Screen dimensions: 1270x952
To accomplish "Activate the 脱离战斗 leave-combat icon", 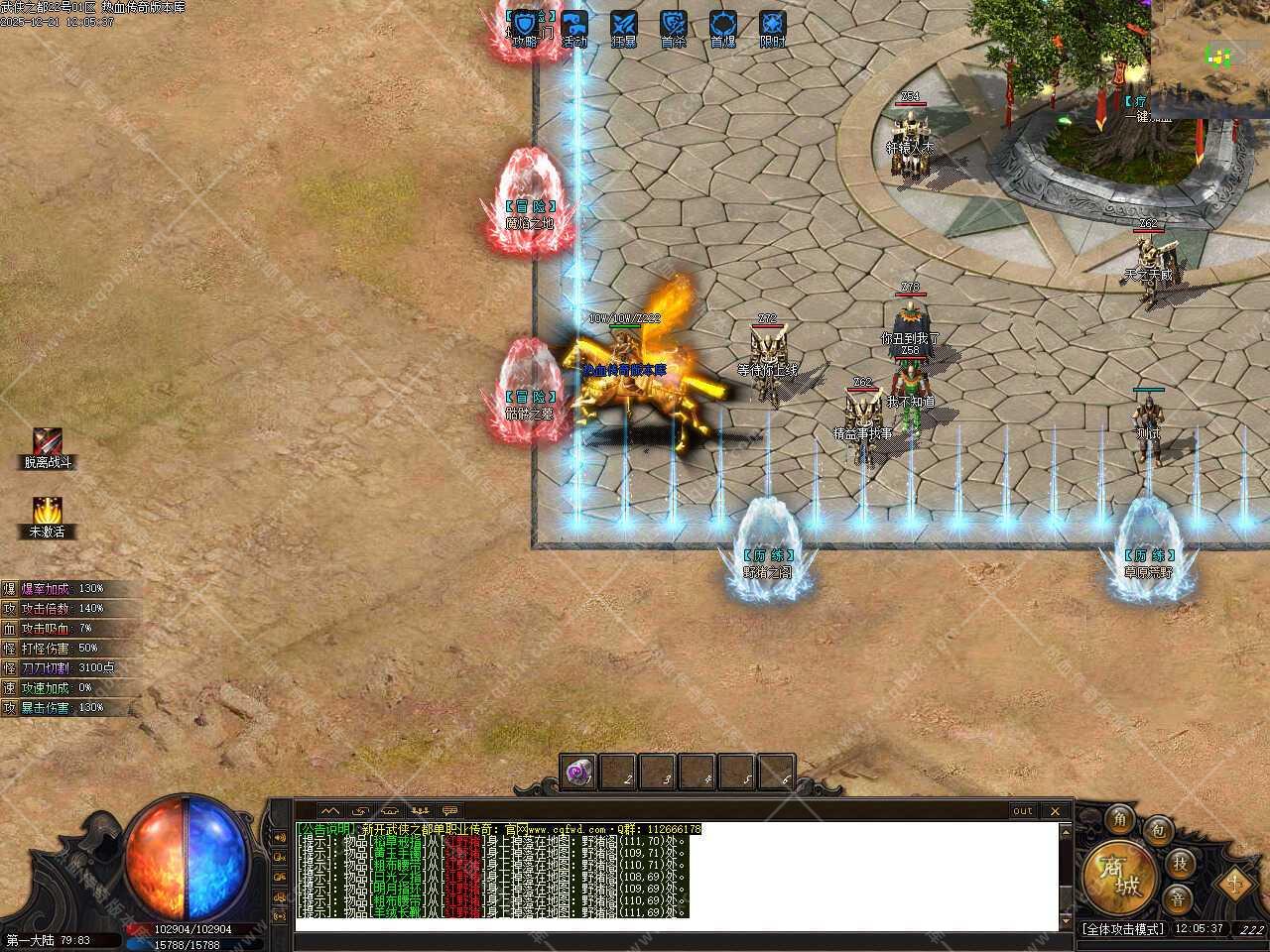I will coord(48,442).
